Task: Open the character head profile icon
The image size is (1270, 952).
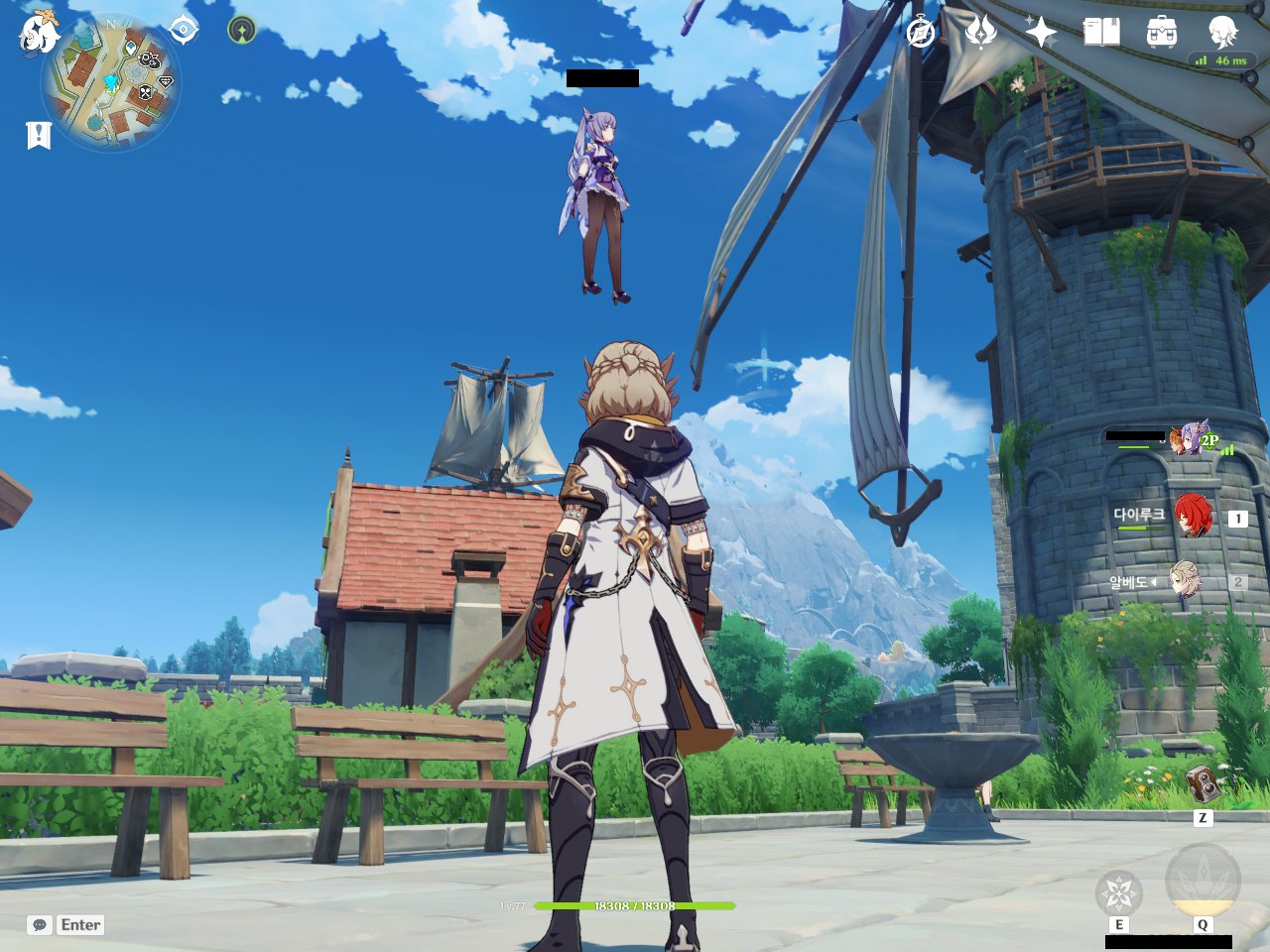Action: 1222,31
